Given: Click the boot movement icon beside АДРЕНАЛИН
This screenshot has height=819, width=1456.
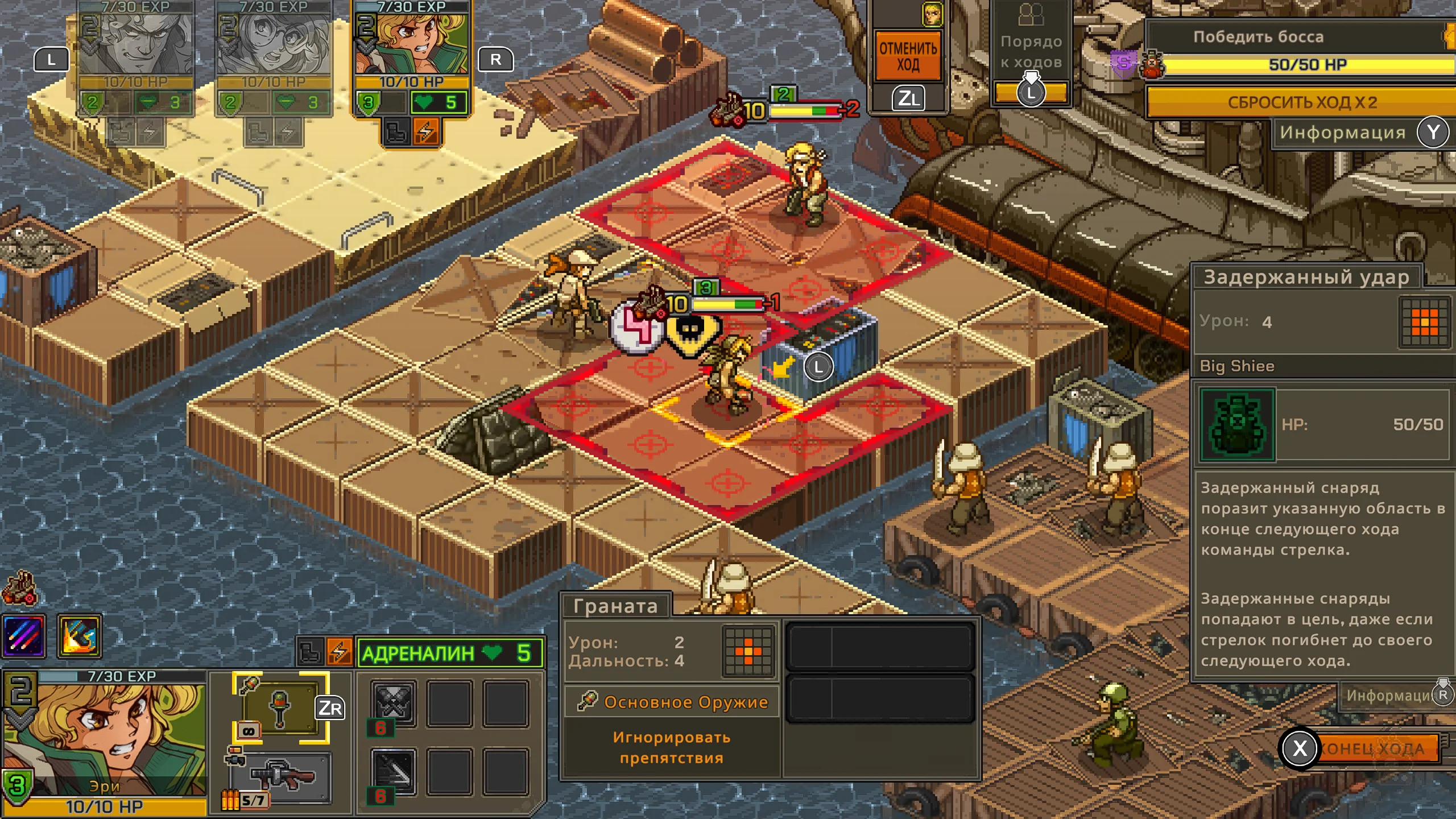Looking at the screenshot, I should (310, 652).
